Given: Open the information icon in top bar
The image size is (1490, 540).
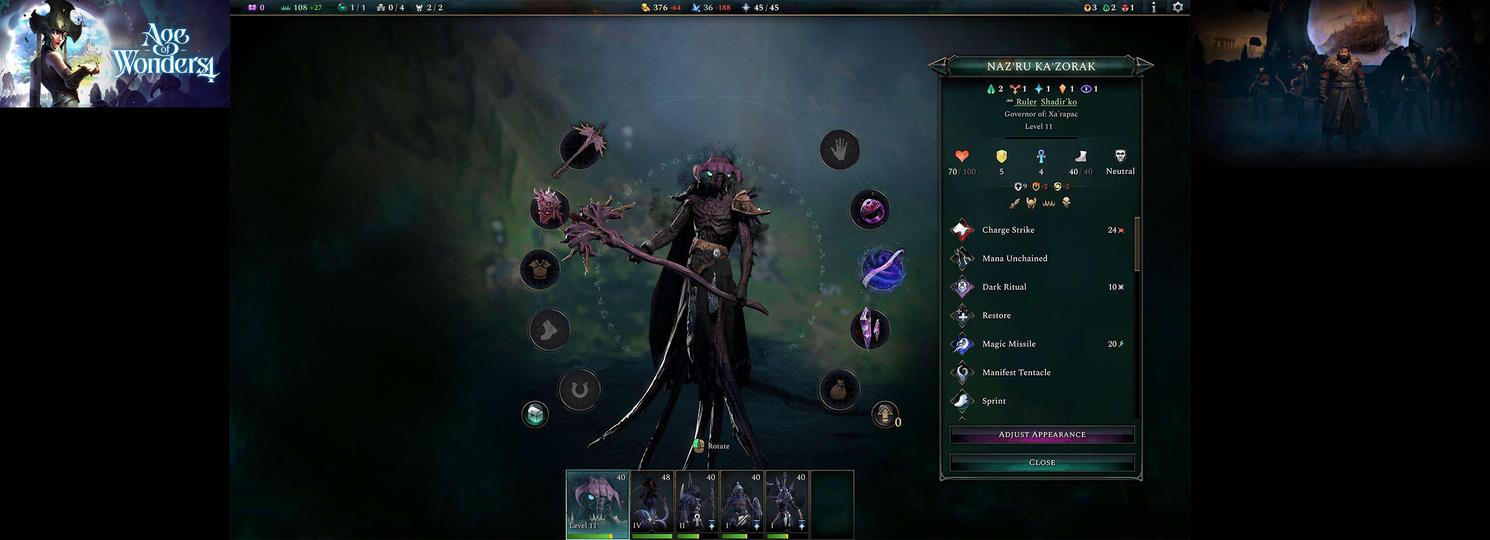Looking at the screenshot, I should coord(1154,7).
